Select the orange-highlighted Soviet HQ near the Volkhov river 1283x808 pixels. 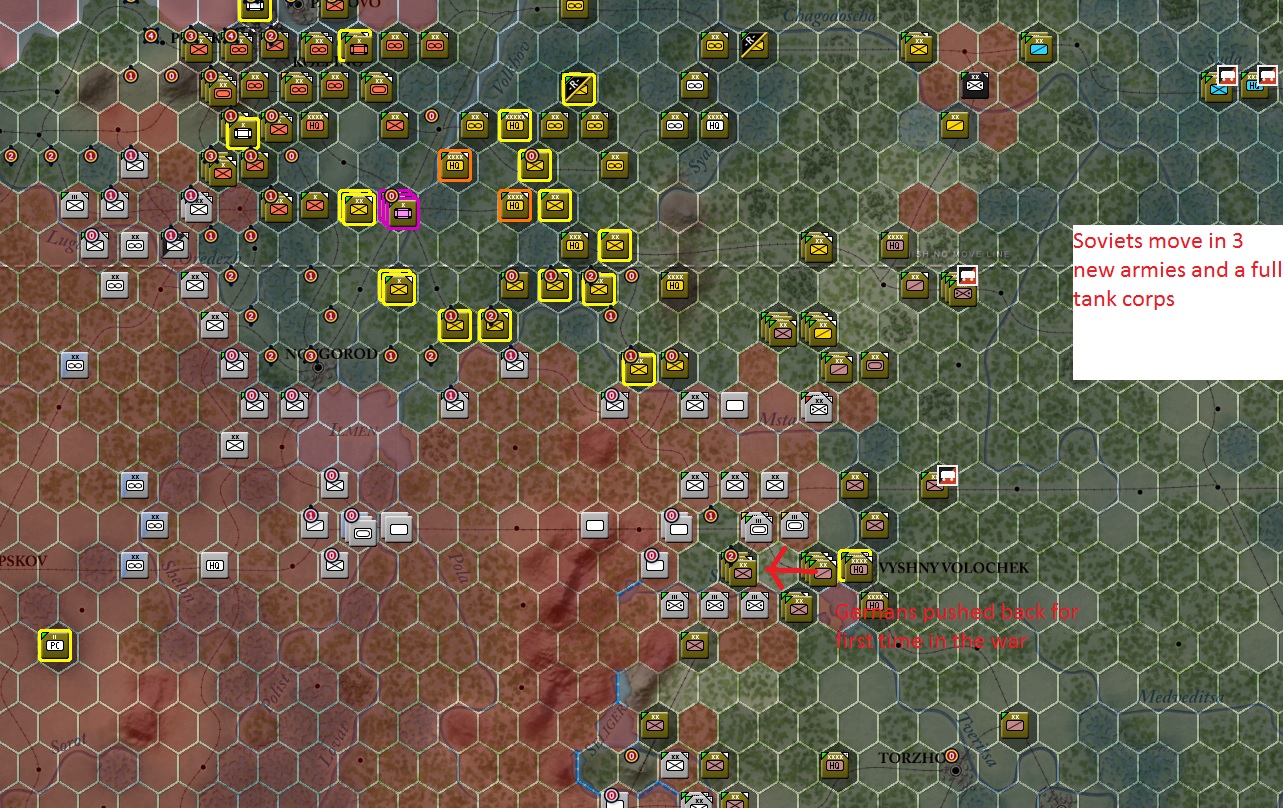[455, 165]
